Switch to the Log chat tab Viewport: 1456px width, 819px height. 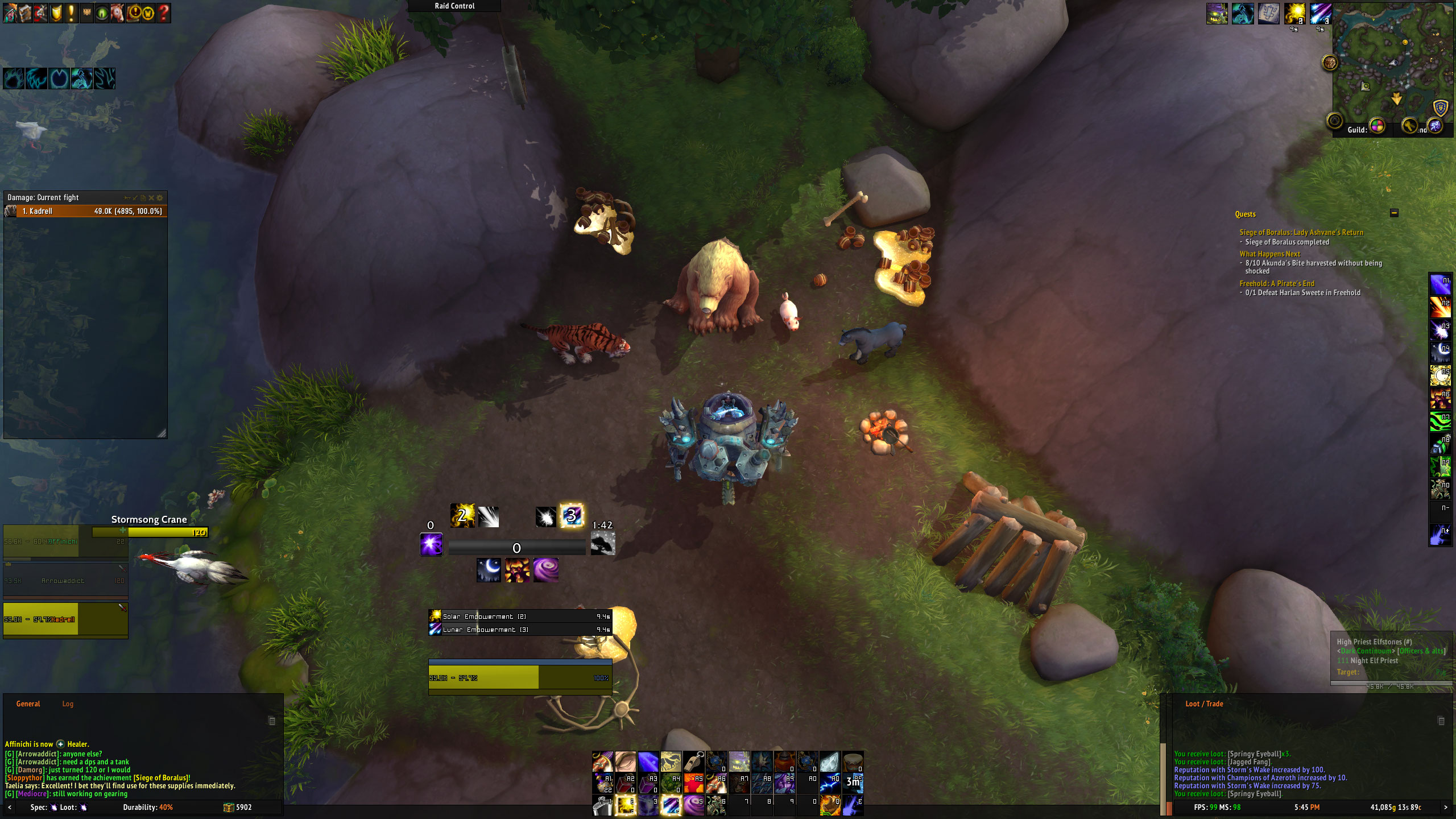tap(68, 704)
